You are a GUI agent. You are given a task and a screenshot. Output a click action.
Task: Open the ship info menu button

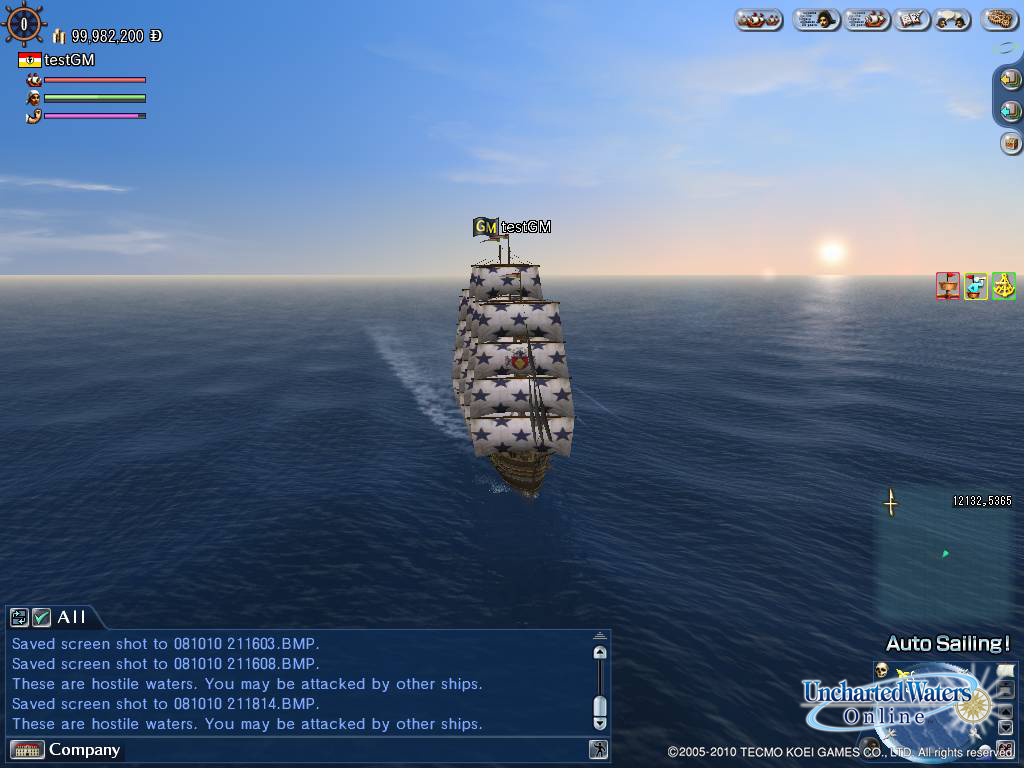pos(866,19)
